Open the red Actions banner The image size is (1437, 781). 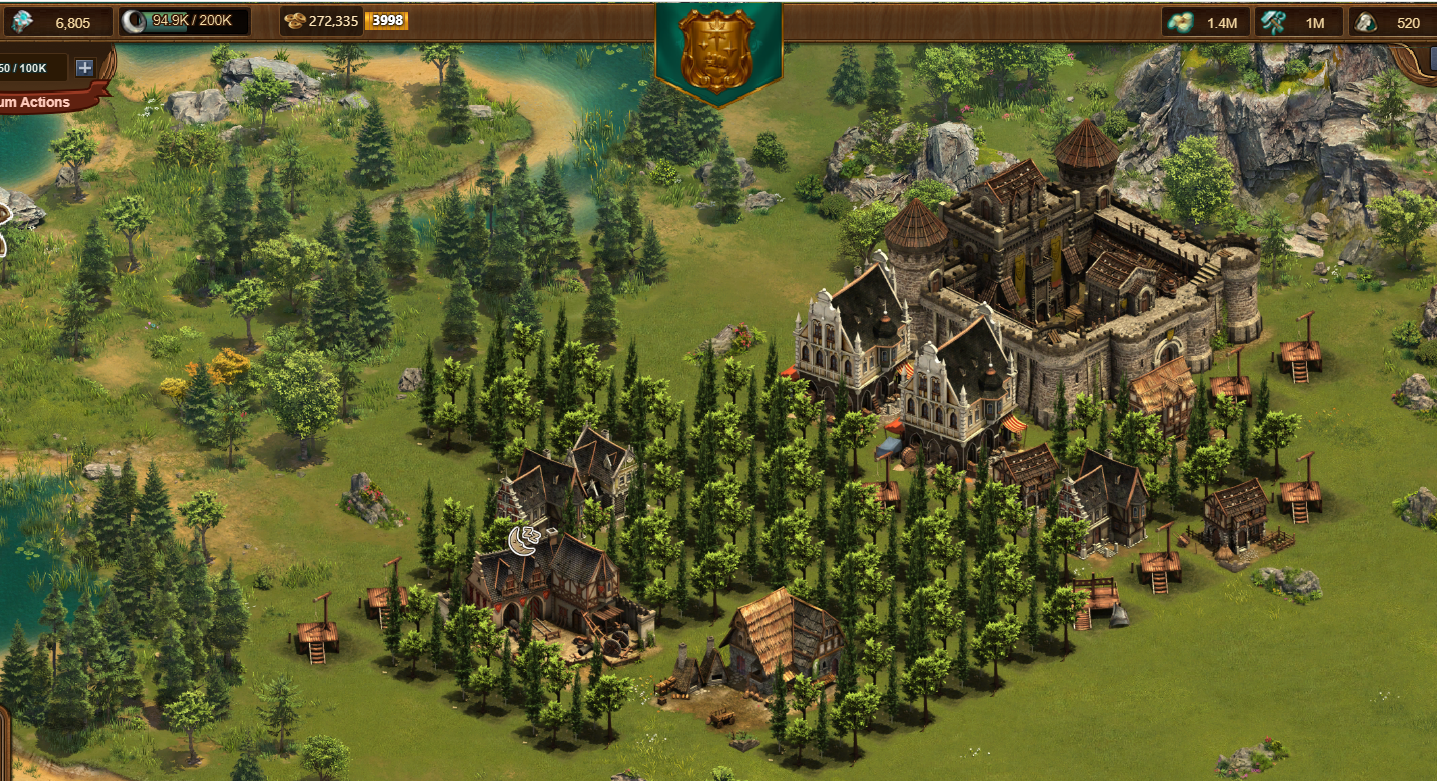[x=40, y=102]
